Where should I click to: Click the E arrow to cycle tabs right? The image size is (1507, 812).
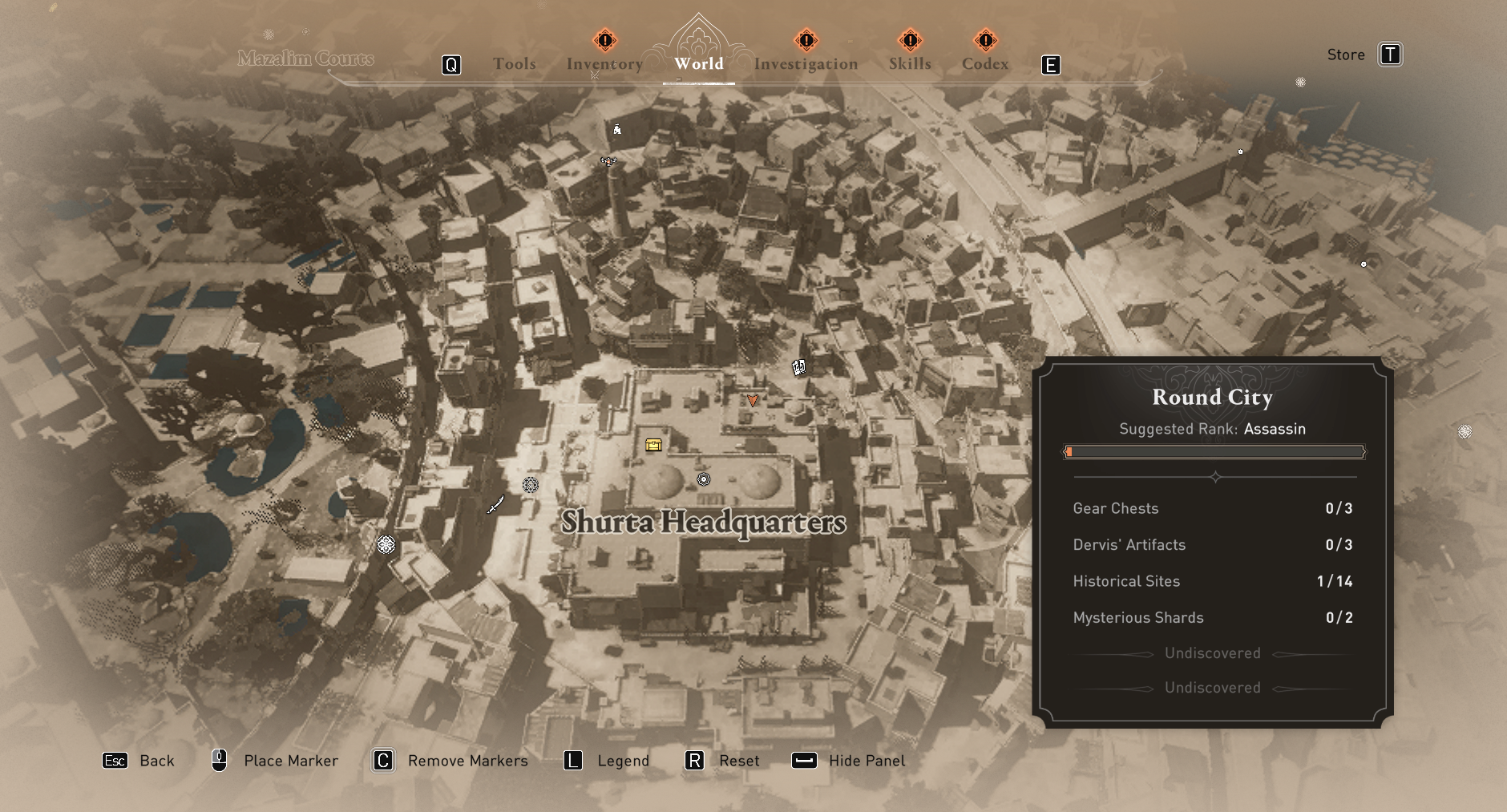tap(1050, 64)
